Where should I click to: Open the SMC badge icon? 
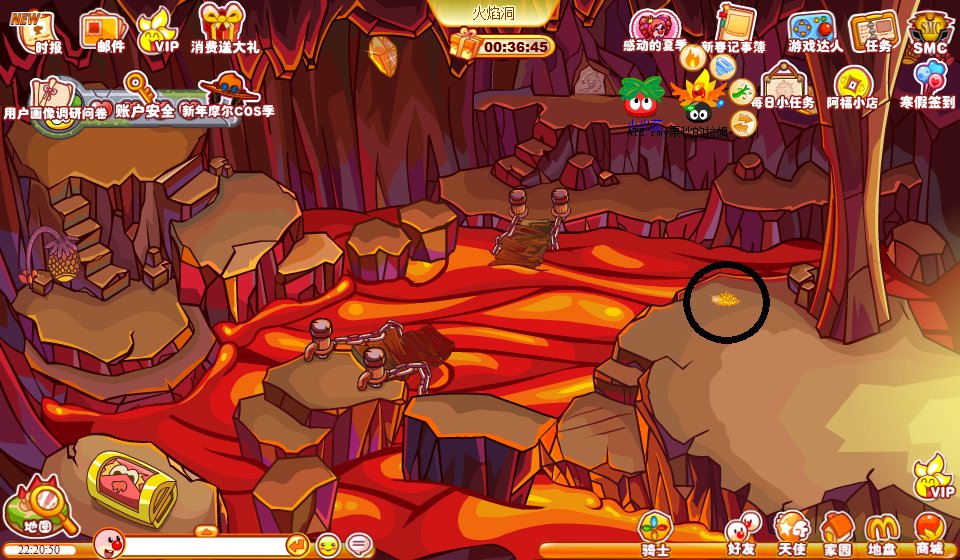(x=930, y=32)
